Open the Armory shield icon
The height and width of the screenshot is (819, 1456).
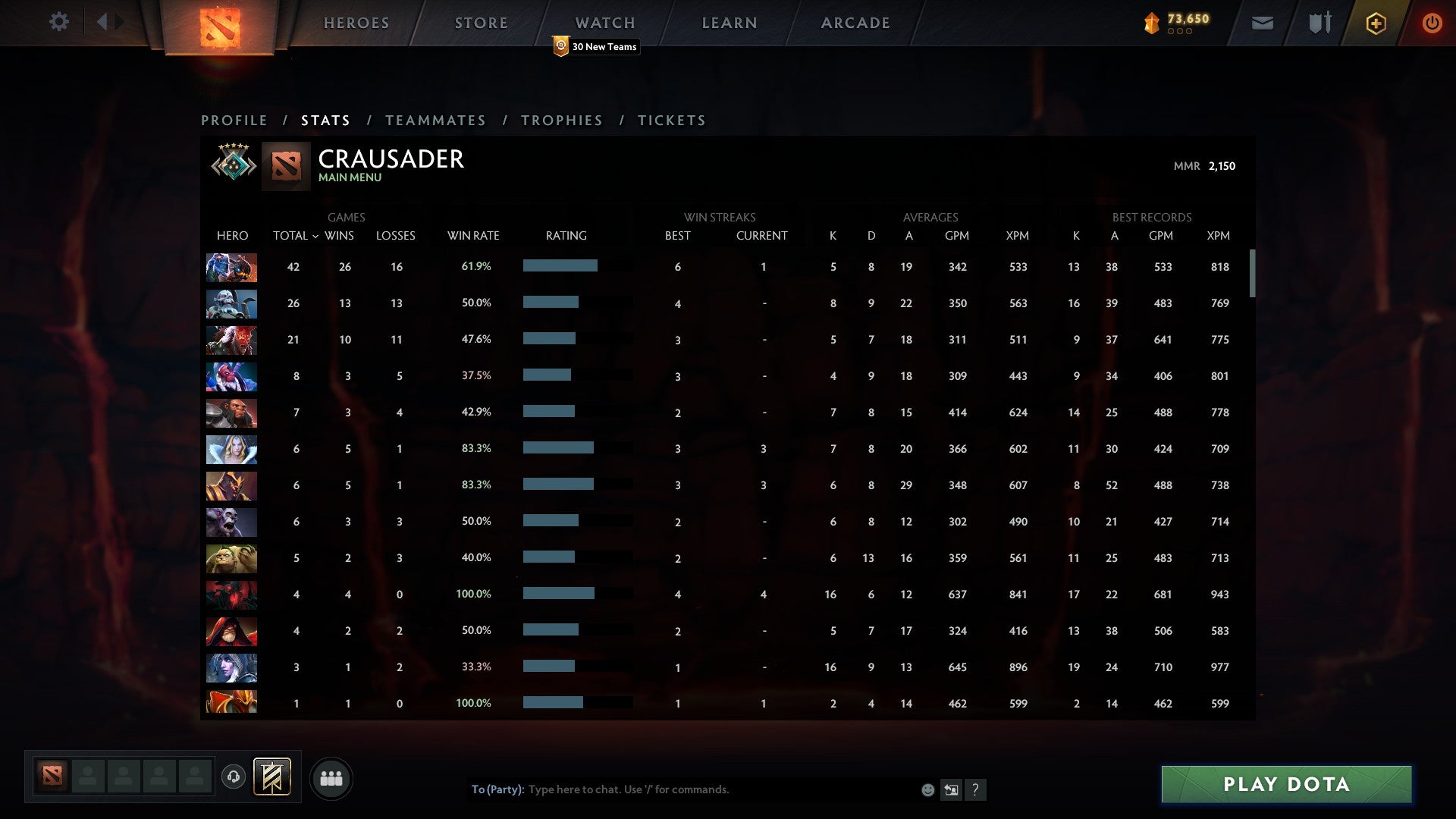(1319, 22)
